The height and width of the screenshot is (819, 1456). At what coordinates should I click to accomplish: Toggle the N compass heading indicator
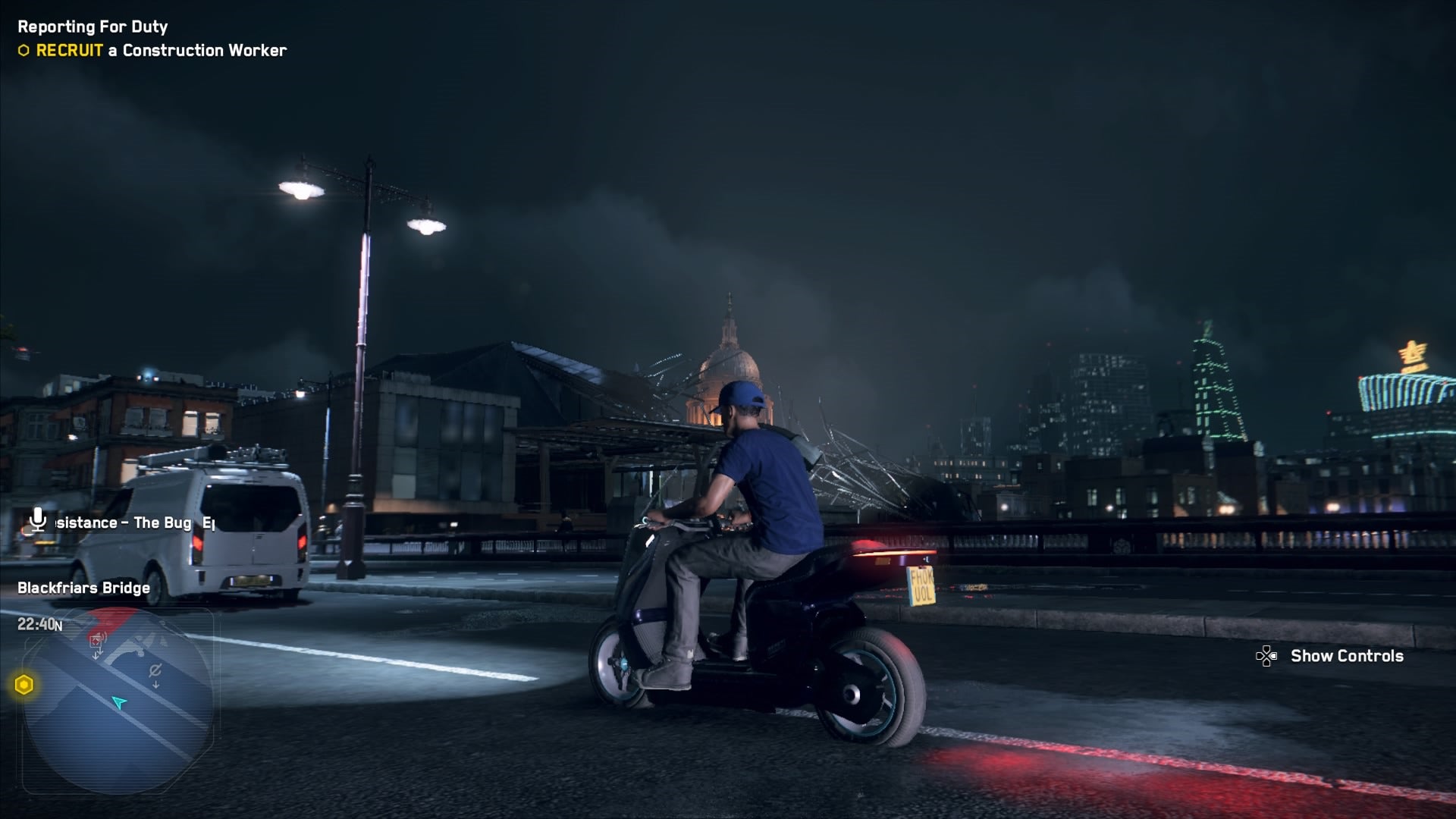pyautogui.click(x=59, y=625)
